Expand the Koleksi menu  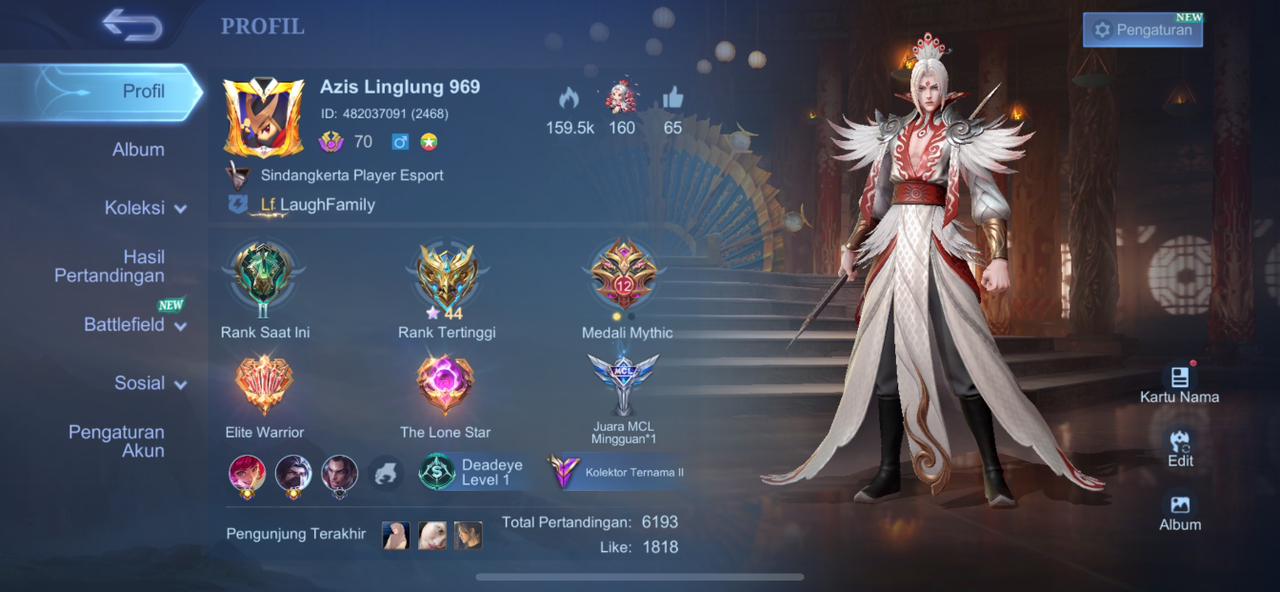tap(145, 208)
